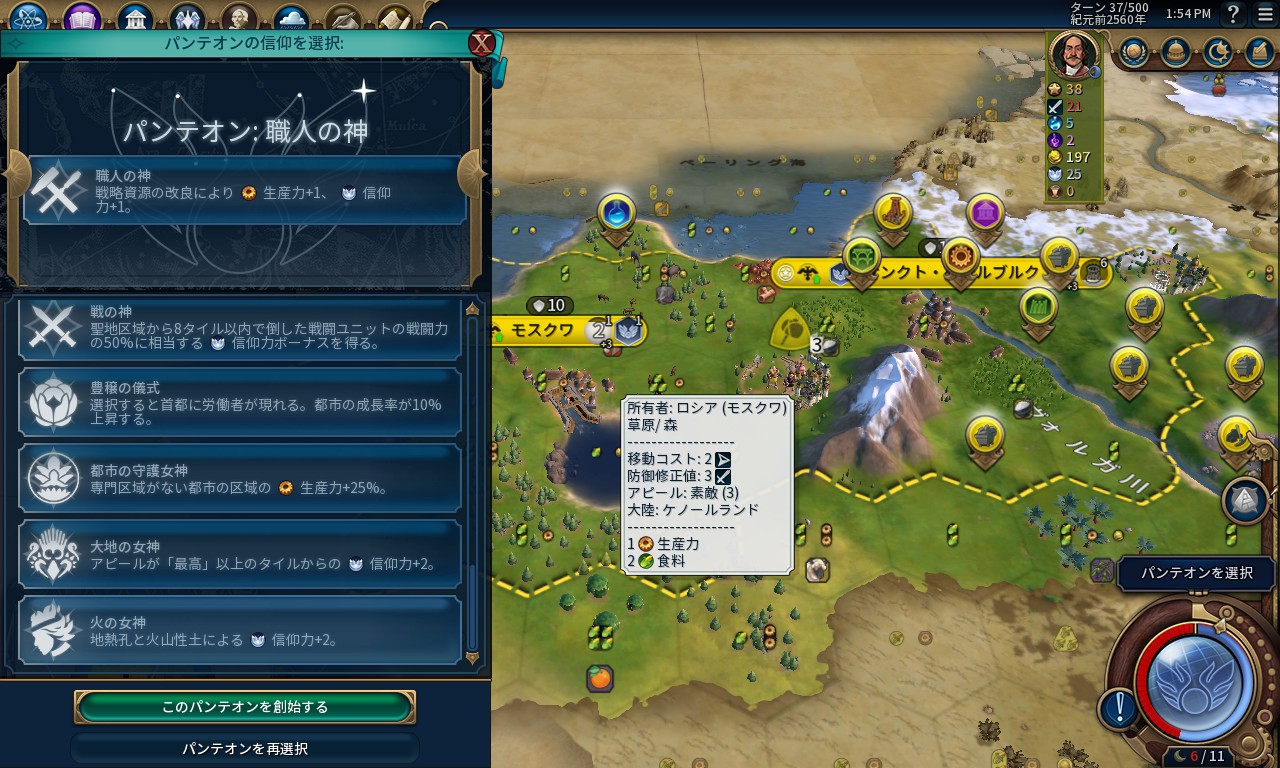Confirm founding this pantheon with the green button
Screen dimensions: 1280x768
pos(245,706)
